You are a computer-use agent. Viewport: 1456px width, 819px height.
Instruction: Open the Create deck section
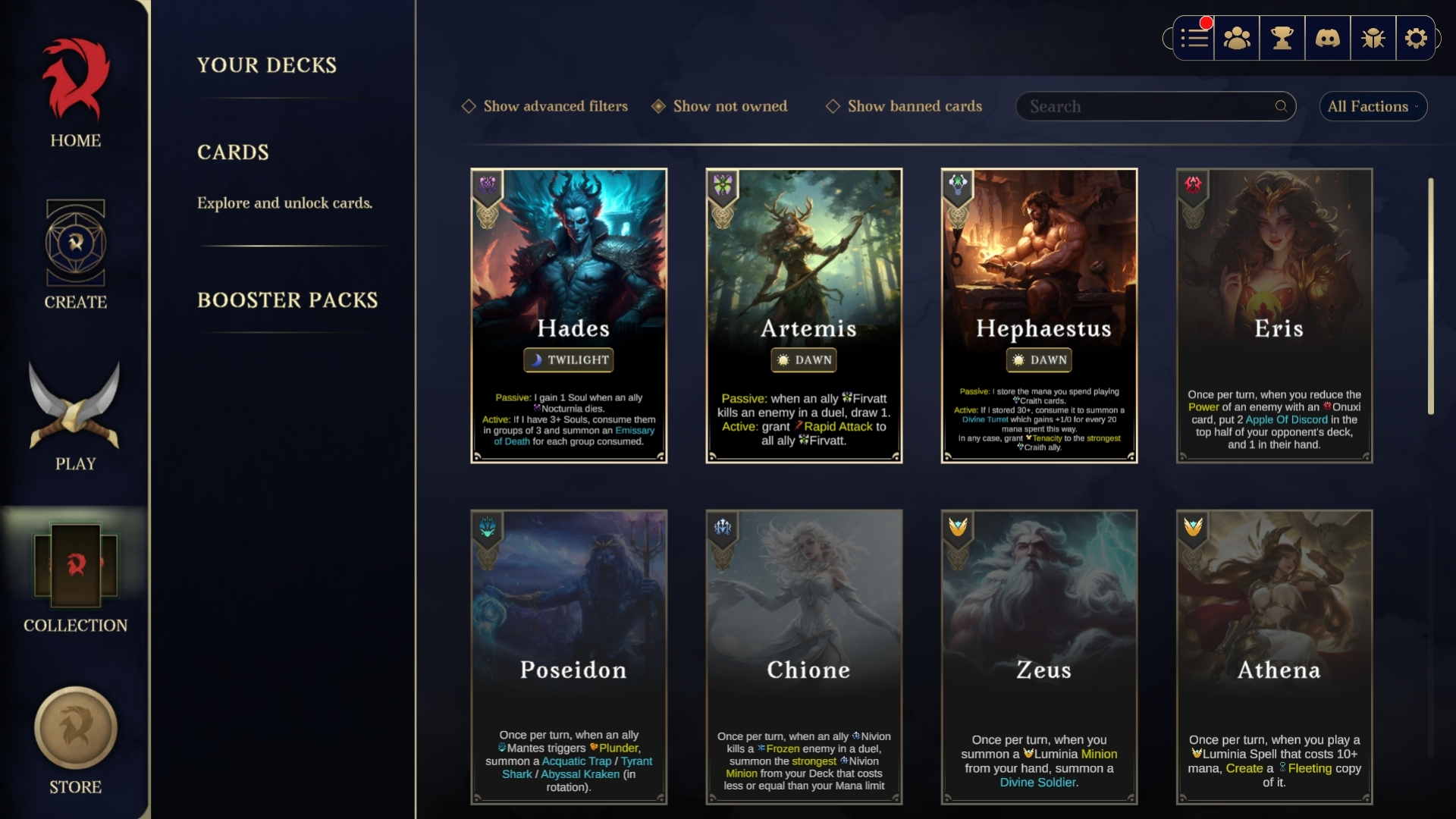click(x=75, y=254)
